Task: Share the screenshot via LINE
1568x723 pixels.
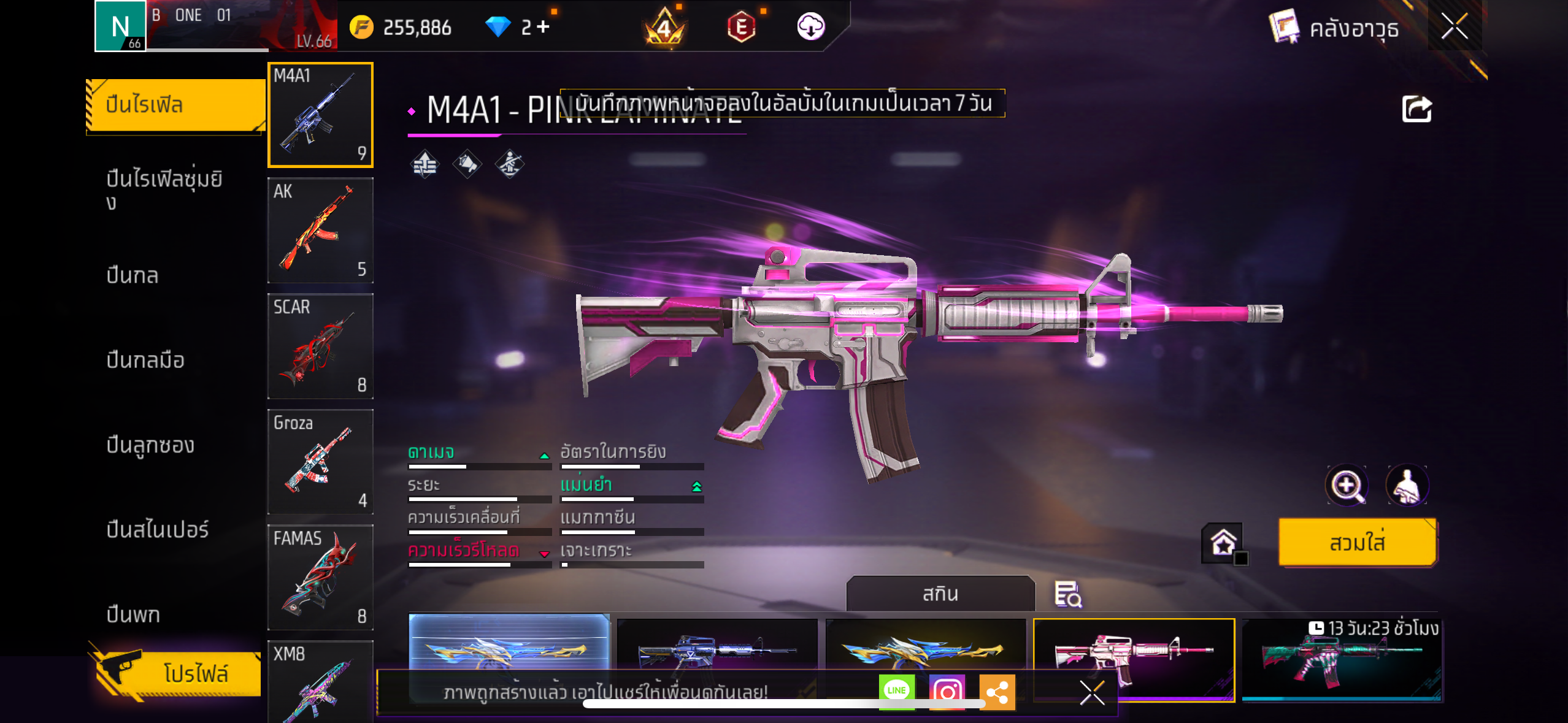Action: pos(896,691)
